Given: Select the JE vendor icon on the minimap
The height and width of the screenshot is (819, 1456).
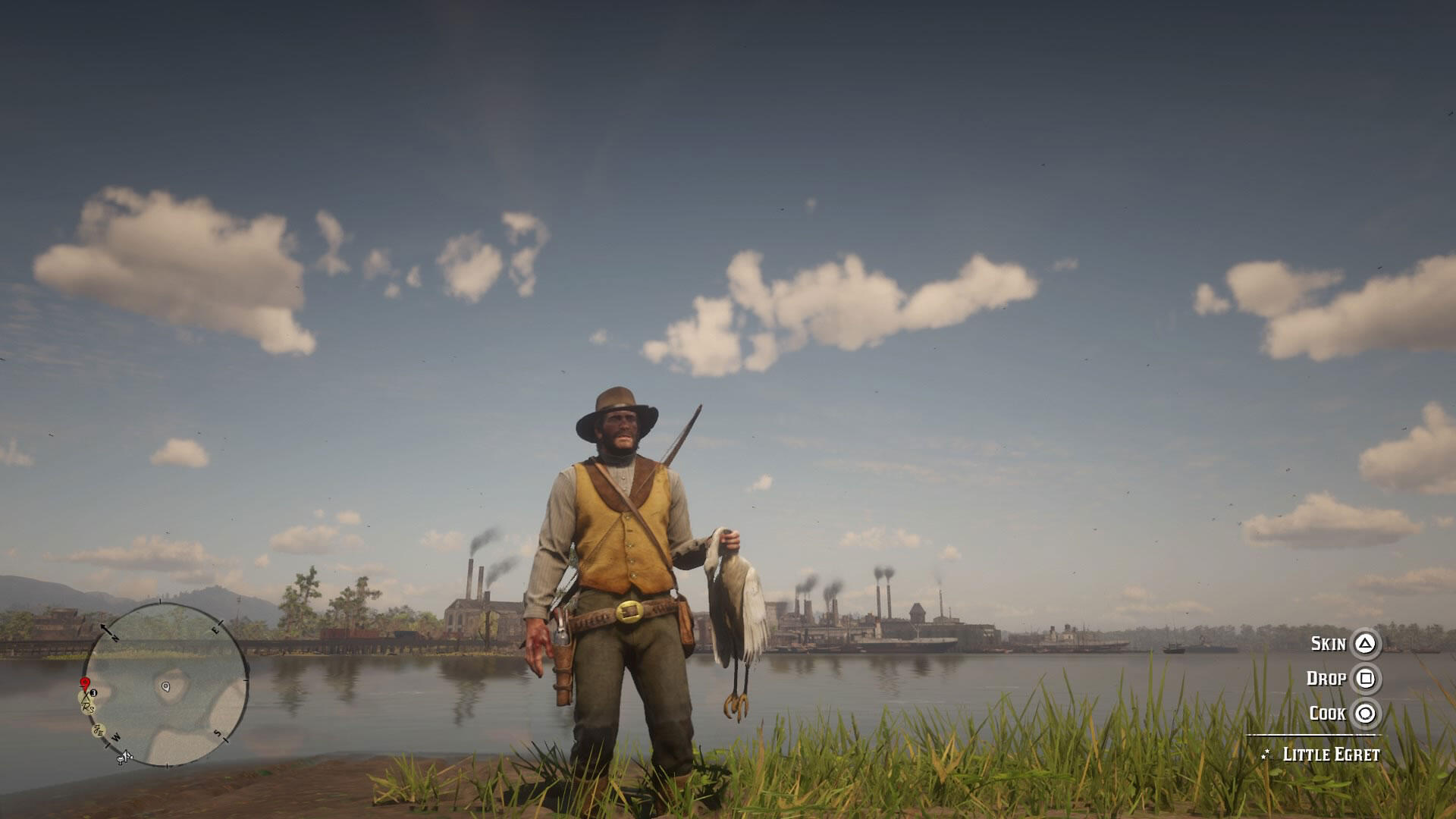Looking at the screenshot, I should tap(98, 730).
